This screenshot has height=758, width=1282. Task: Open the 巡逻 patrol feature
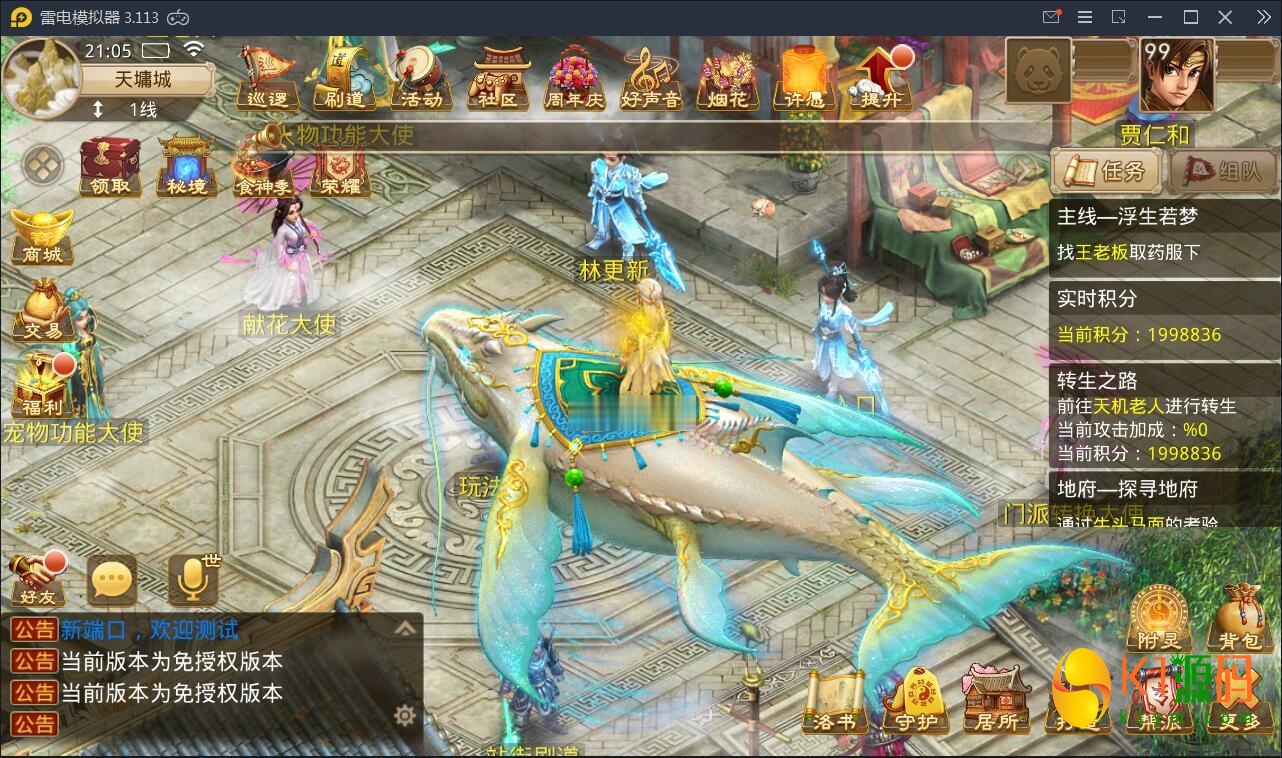click(266, 80)
